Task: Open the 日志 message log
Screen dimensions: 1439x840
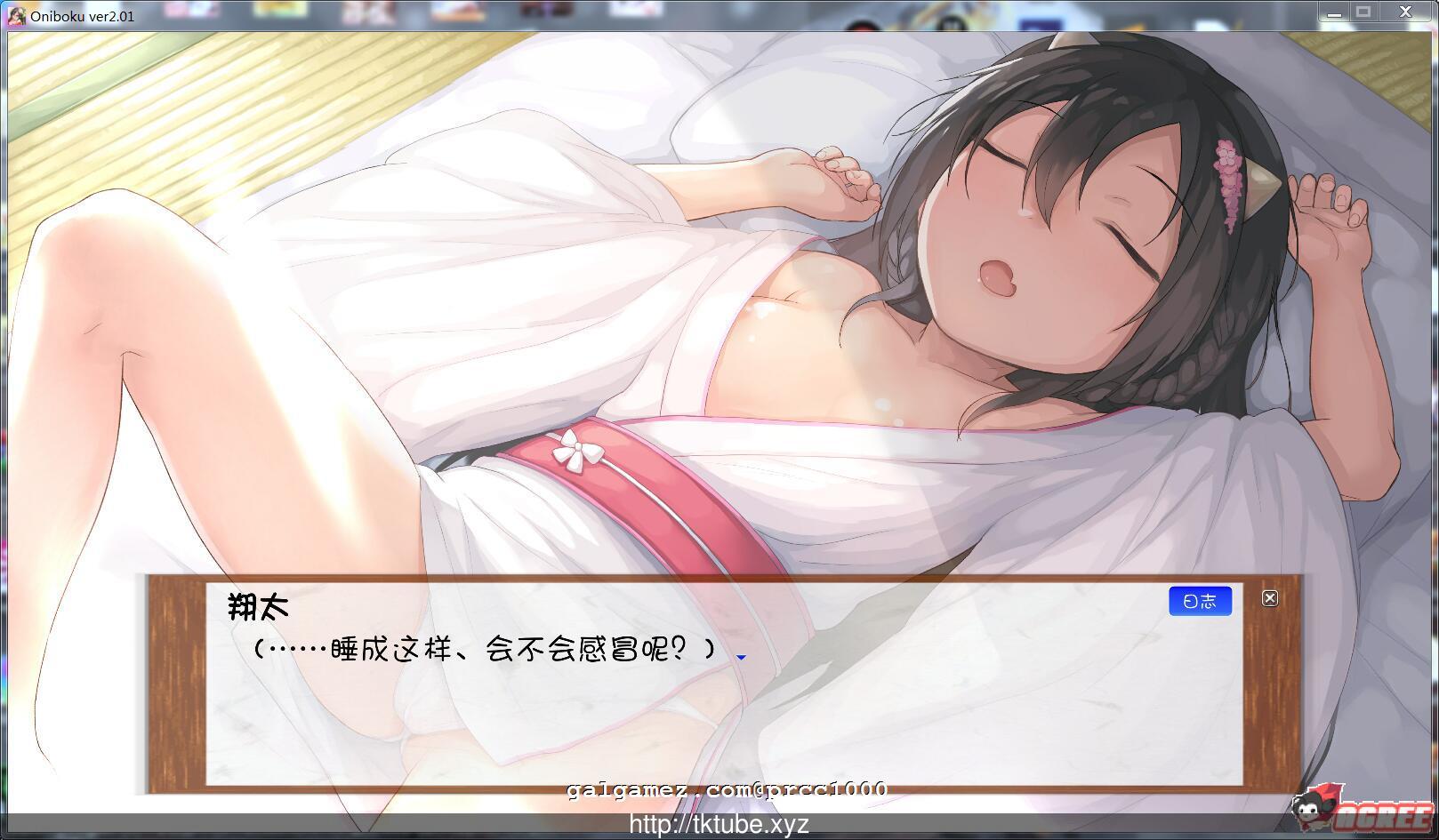Action: (x=1200, y=600)
